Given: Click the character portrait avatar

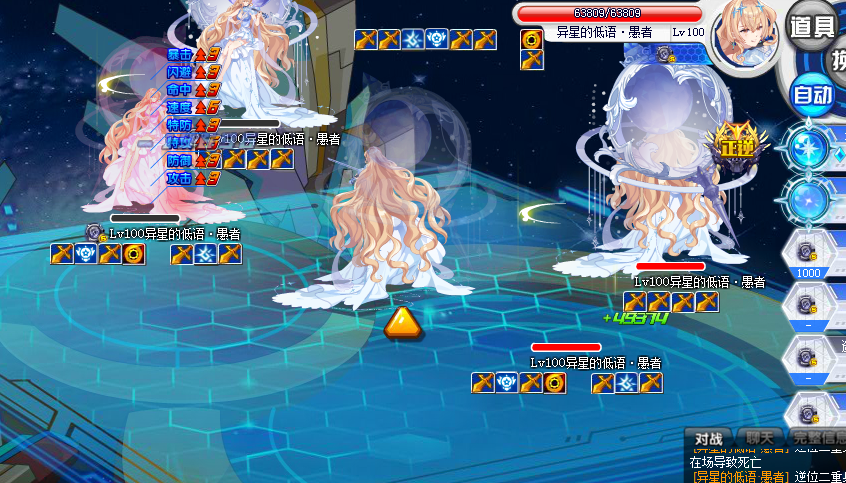Looking at the screenshot, I should point(745,31).
